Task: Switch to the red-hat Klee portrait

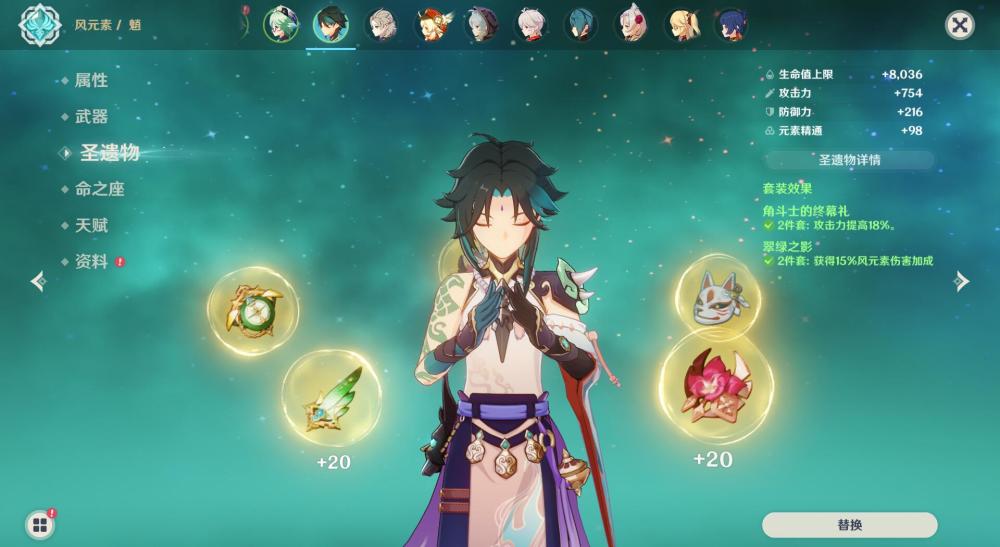Action: [x=431, y=24]
